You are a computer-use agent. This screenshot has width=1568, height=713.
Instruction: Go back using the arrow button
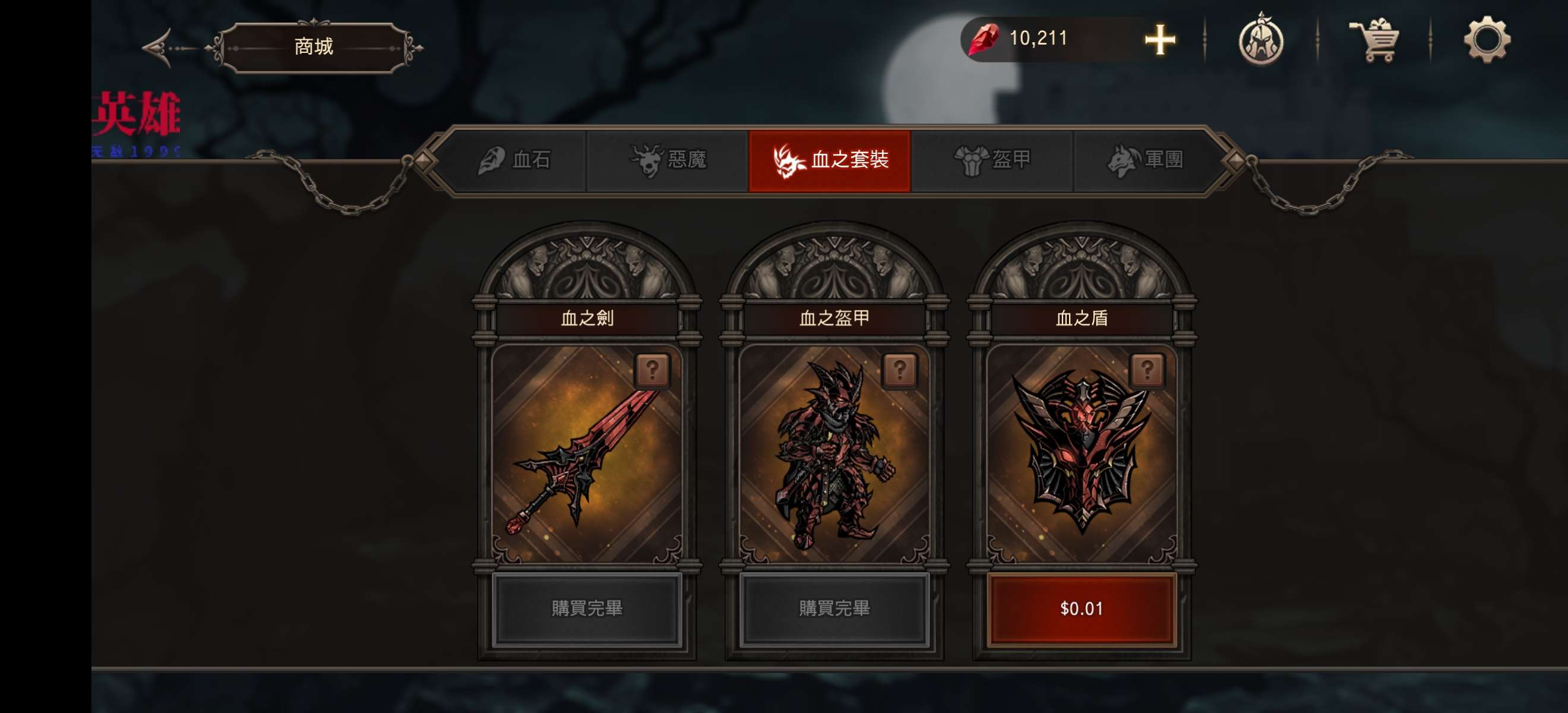[x=160, y=47]
